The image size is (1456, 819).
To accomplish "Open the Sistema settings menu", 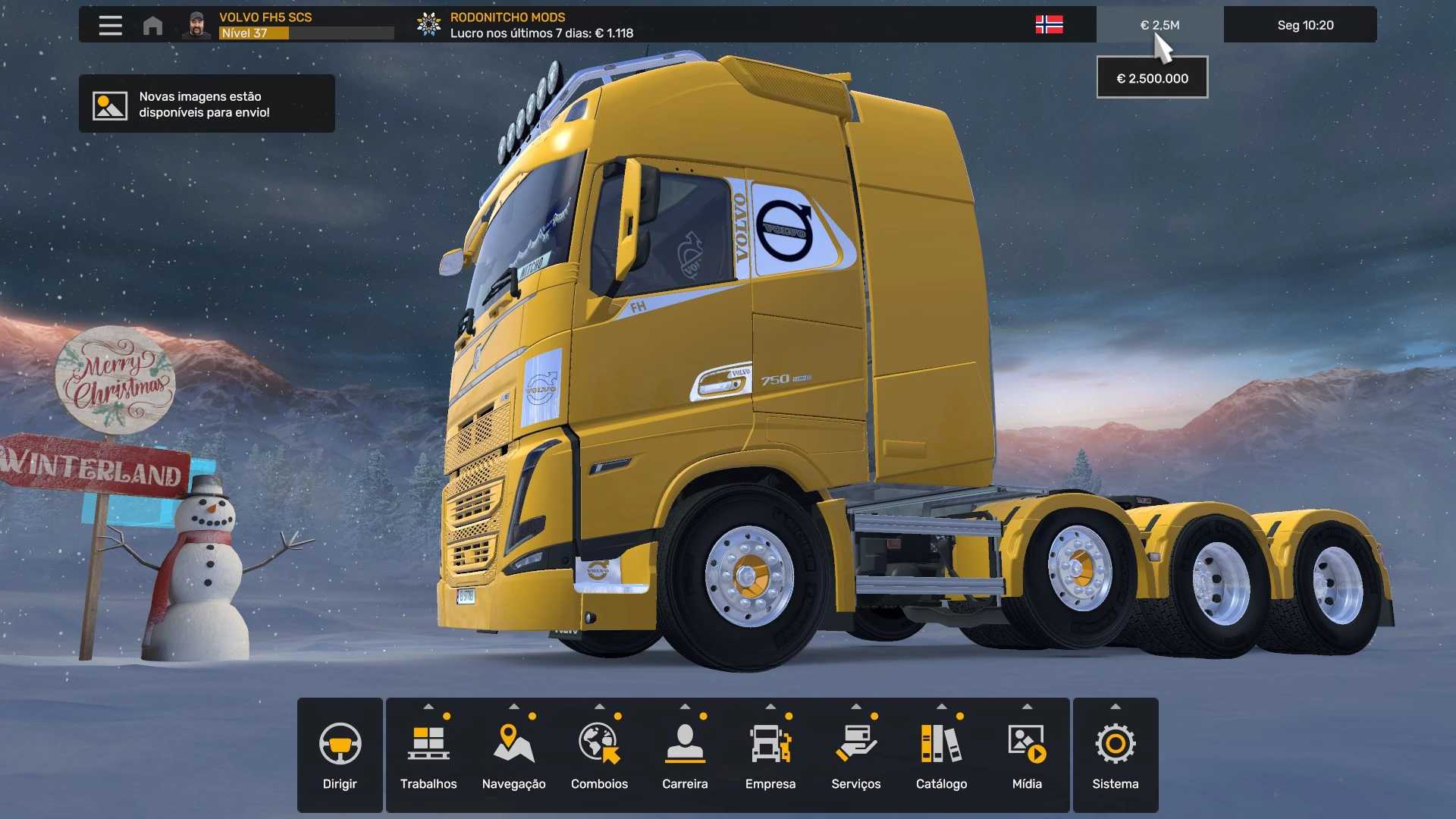I will click(x=1115, y=755).
